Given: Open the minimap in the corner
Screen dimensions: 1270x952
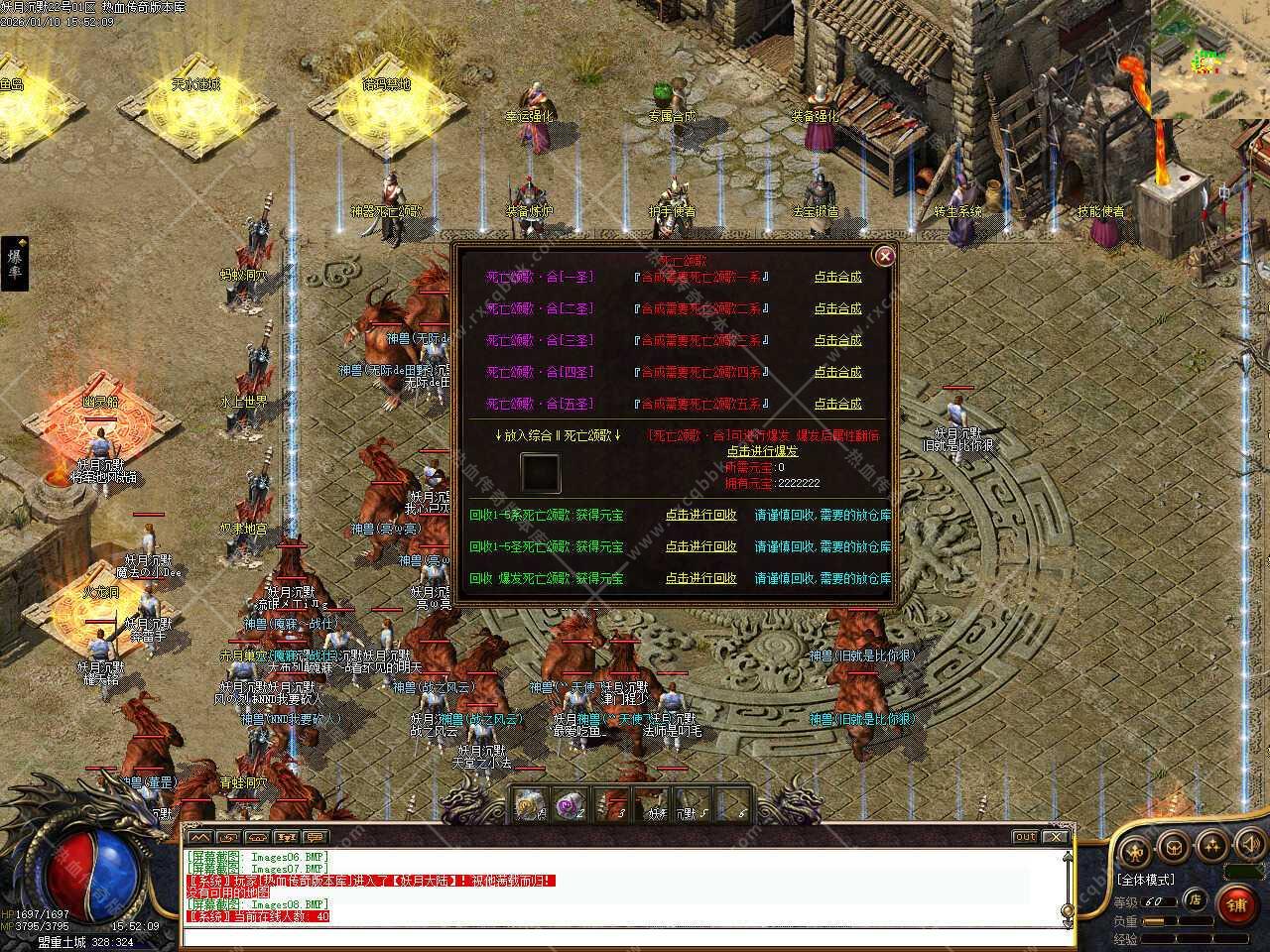Looking at the screenshot, I should [1209, 58].
